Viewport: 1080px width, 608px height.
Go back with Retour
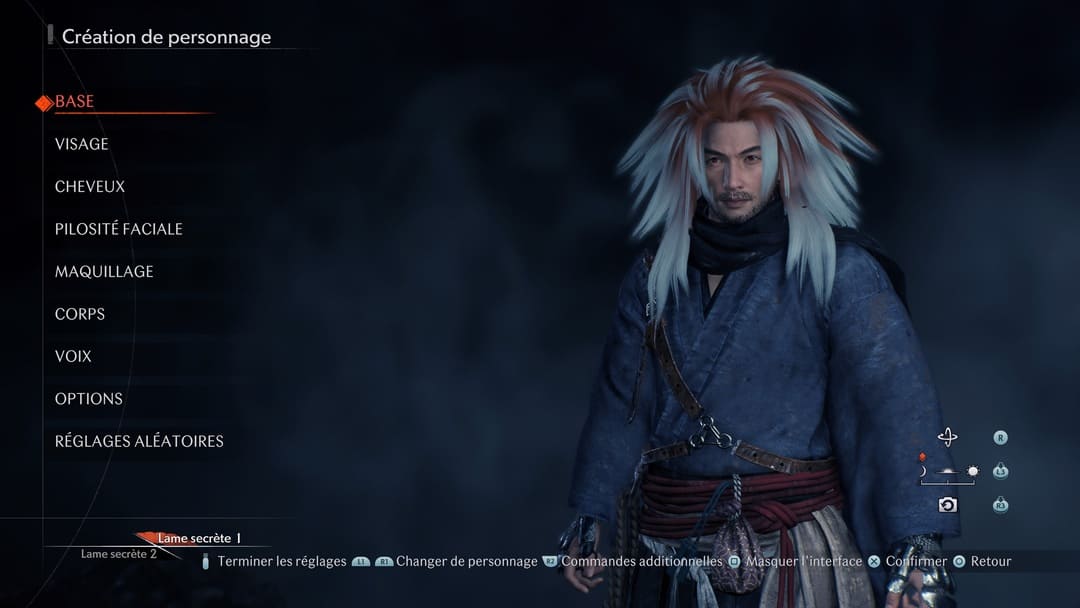990,562
